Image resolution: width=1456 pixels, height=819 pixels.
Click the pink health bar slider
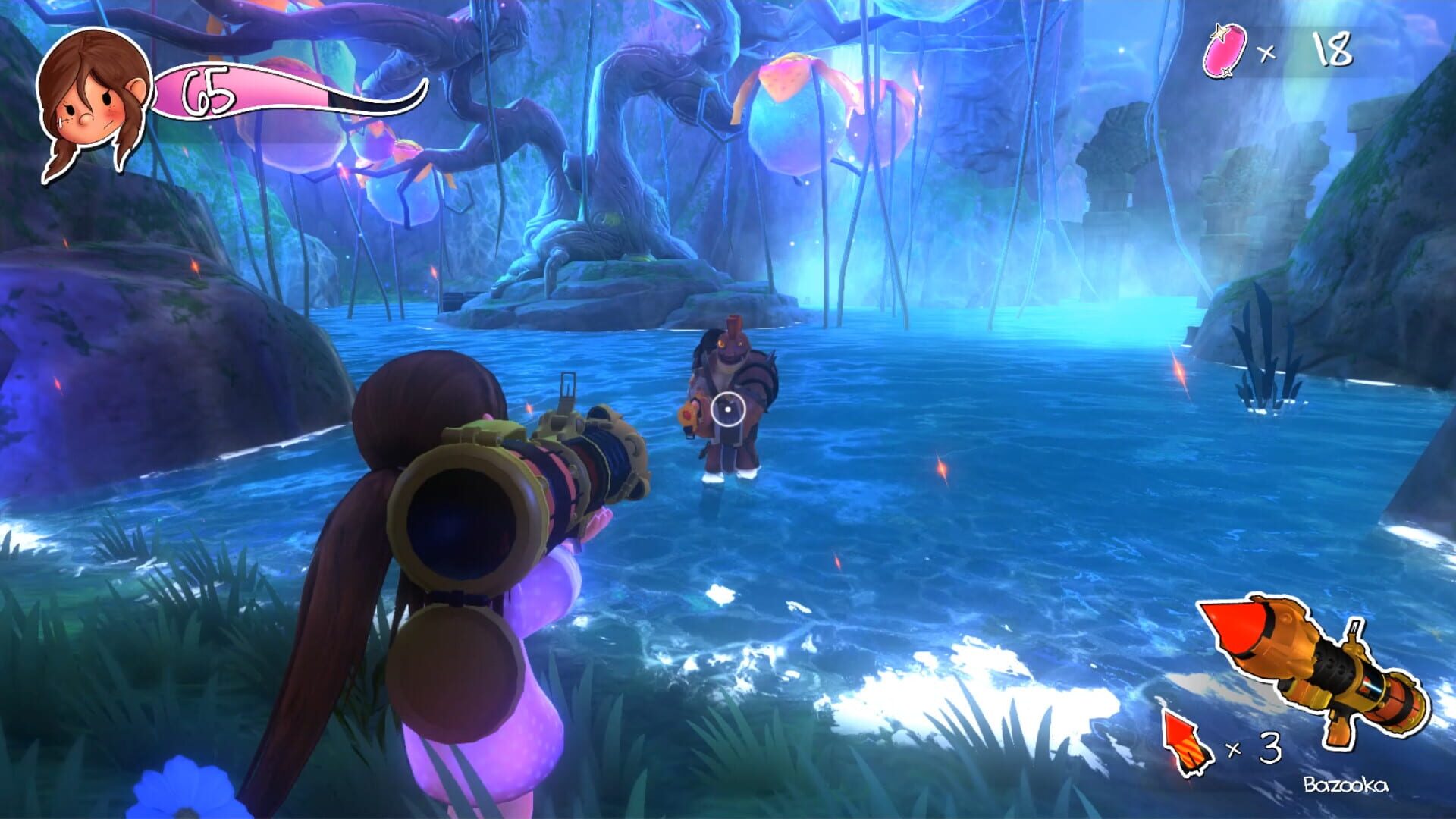(x=243, y=89)
